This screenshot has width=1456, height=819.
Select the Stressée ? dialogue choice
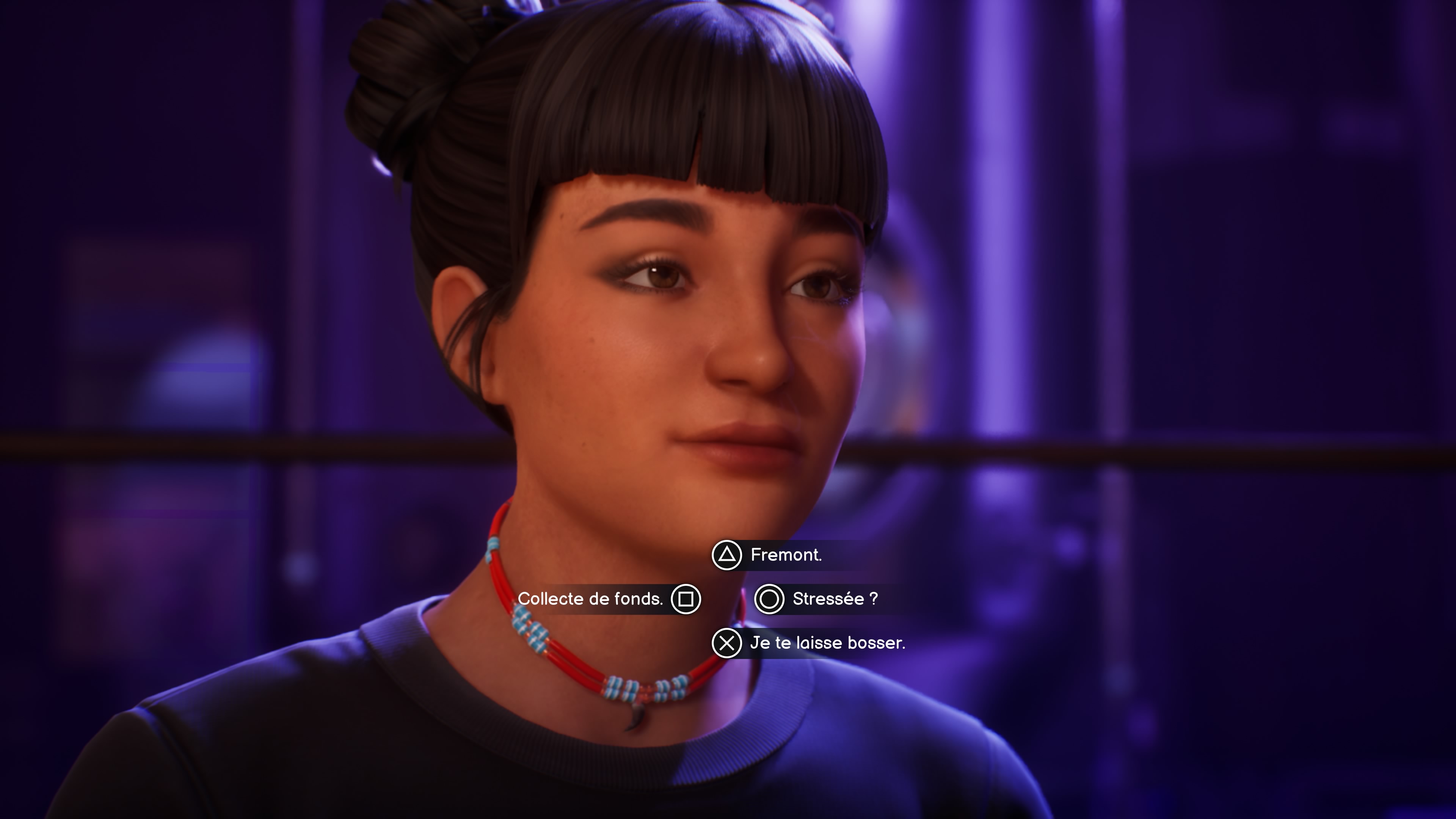click(x=829, y=599)
